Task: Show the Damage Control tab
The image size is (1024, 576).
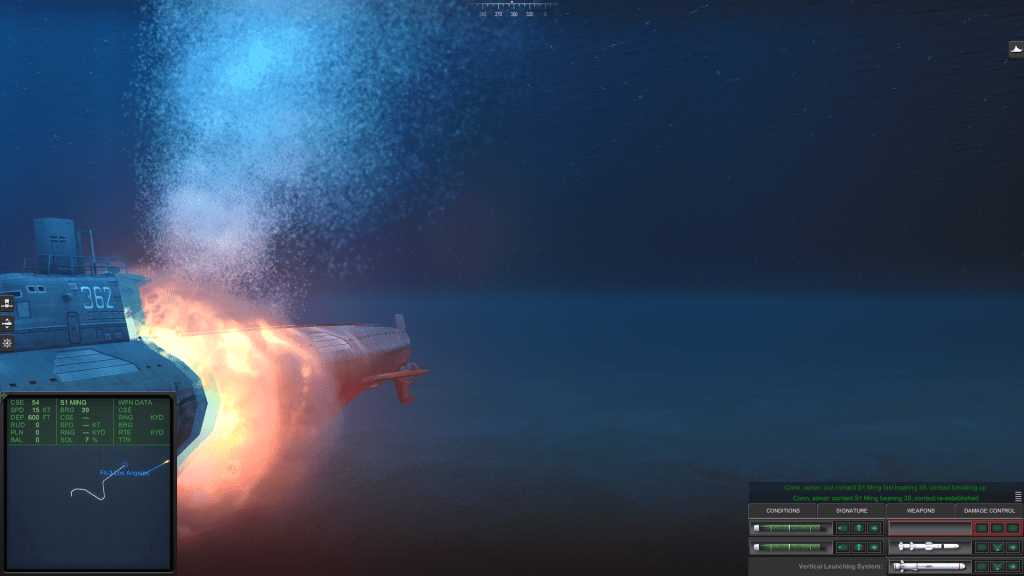Action: pyautogui.click(x=989, y=511)
